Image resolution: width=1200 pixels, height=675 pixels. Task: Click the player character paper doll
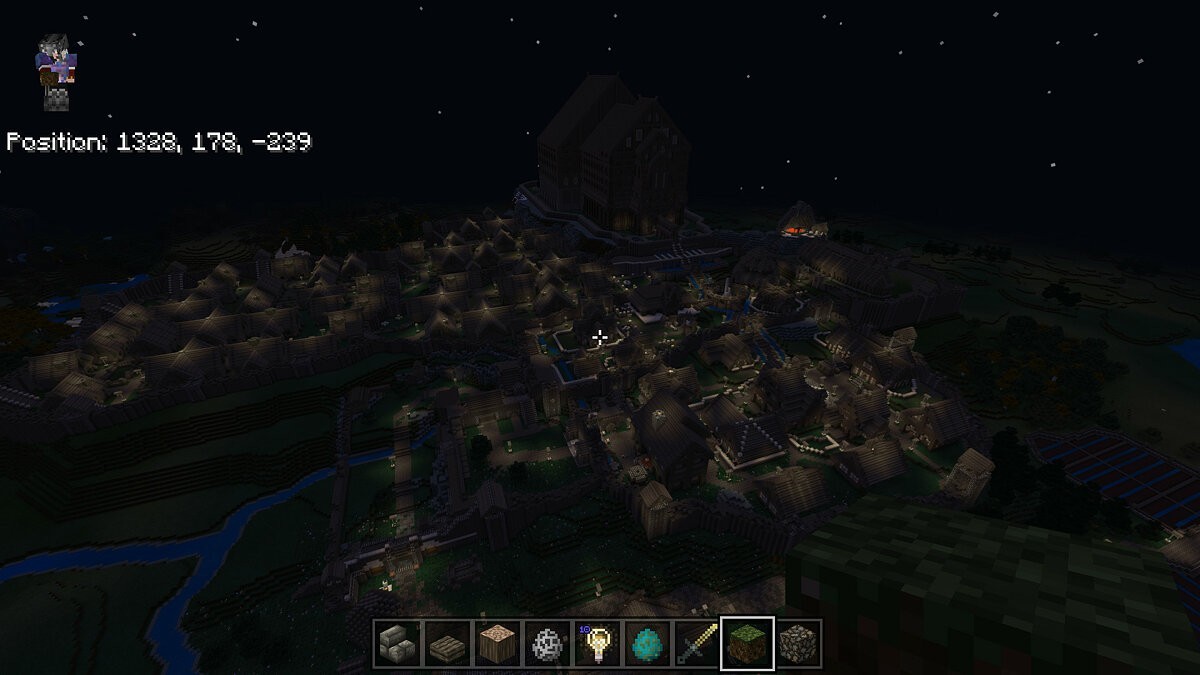54,70
